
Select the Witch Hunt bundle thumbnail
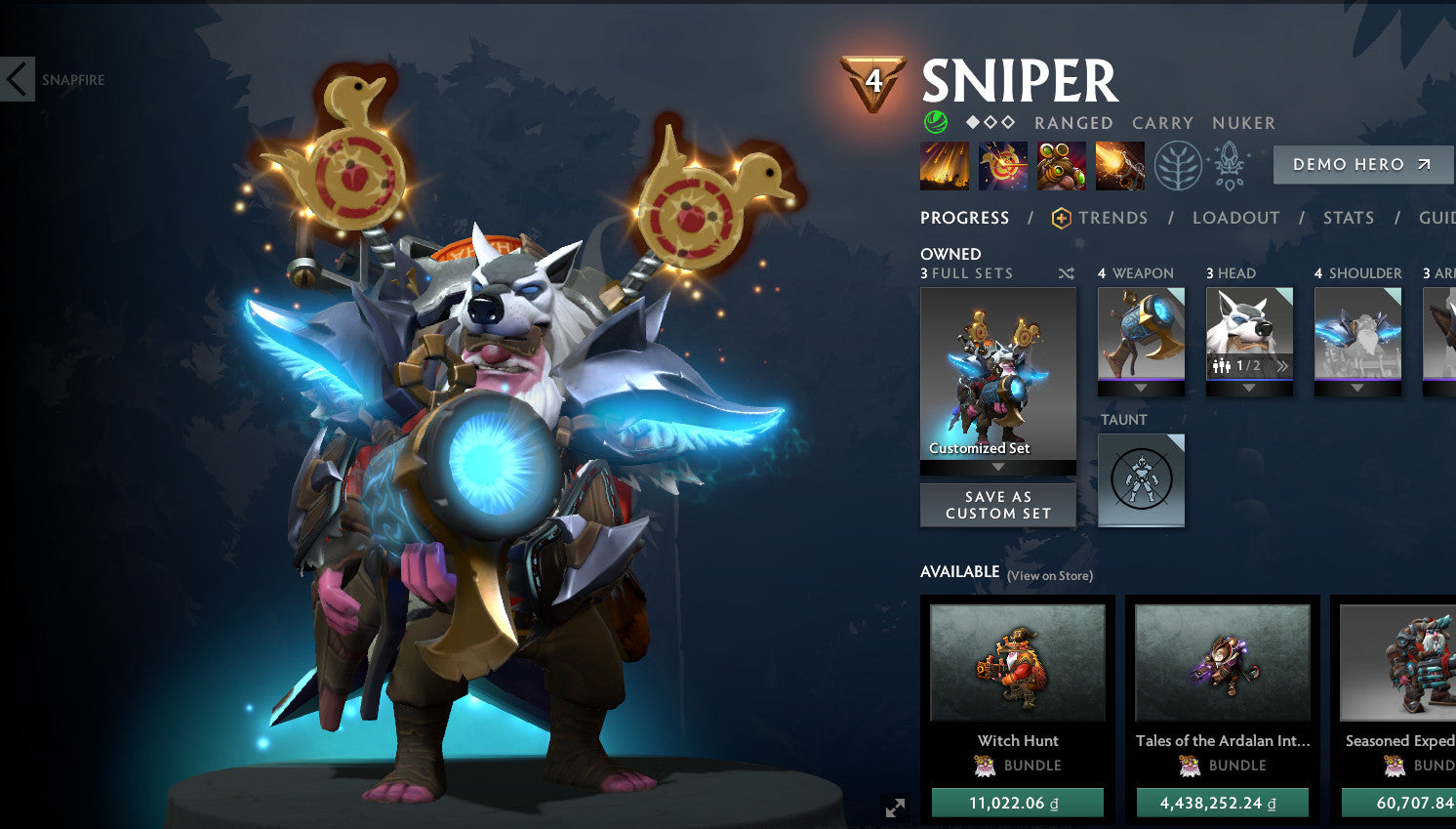pyautogui.click(x=1018, y=662)
